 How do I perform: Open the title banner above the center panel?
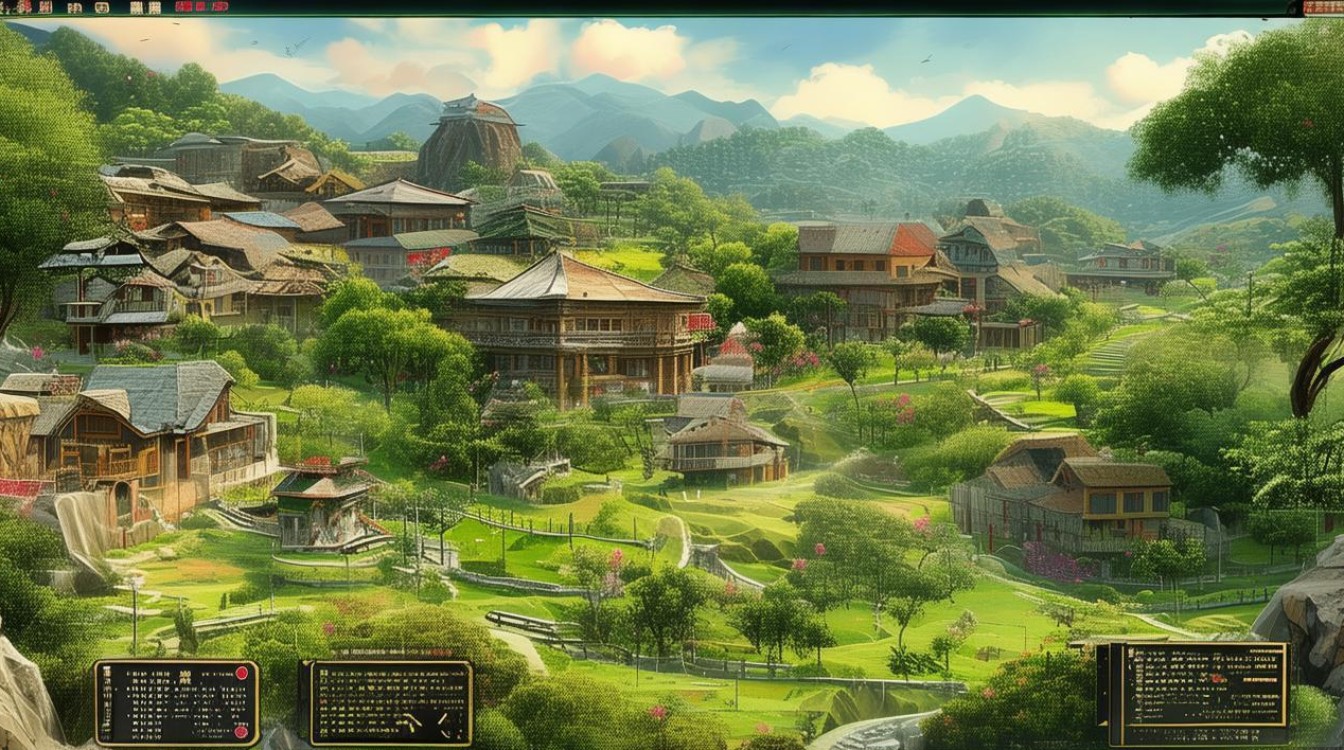coord(389,651)
